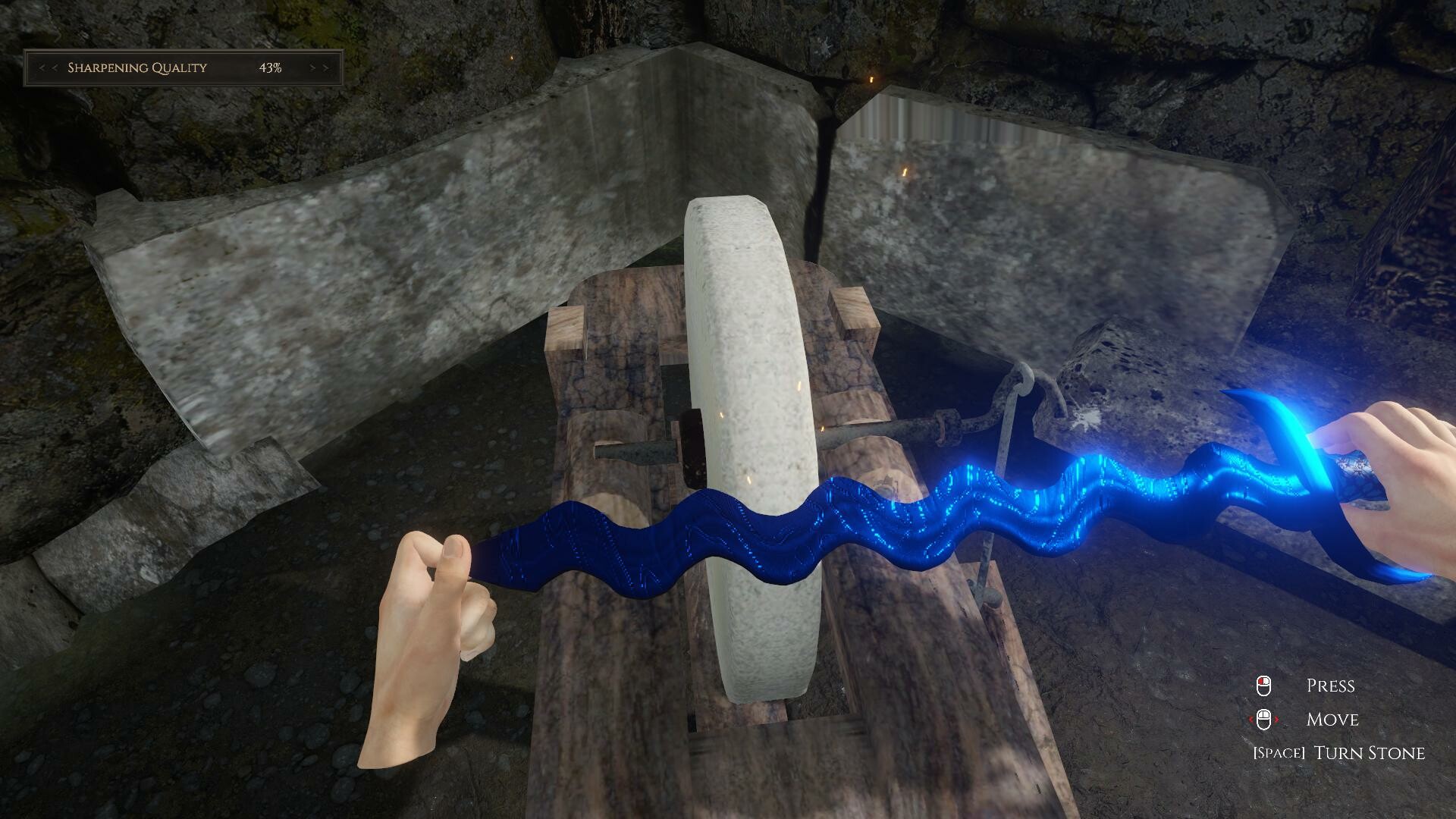The image size is (1456, 819).
Task: Click the single left arrow beside Sharpening Quality
Action: 55,67
